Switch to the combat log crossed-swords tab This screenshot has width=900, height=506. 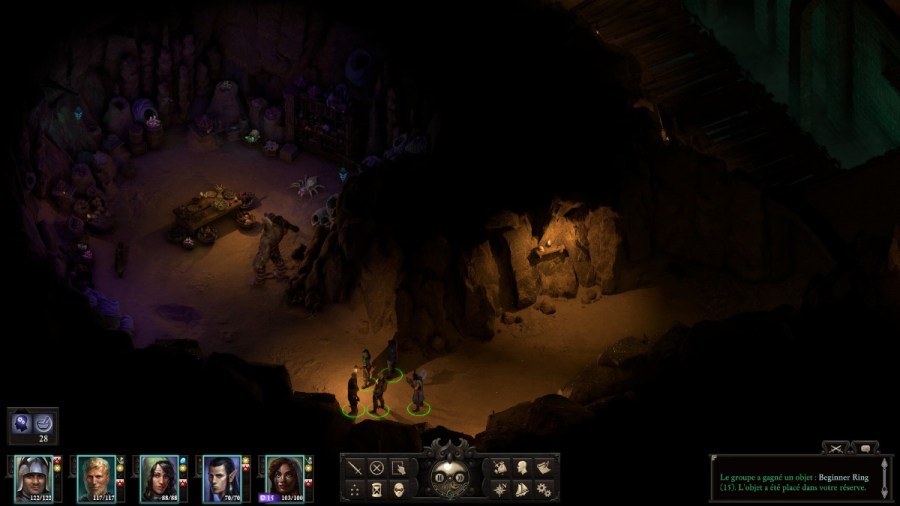click(835, 448)
